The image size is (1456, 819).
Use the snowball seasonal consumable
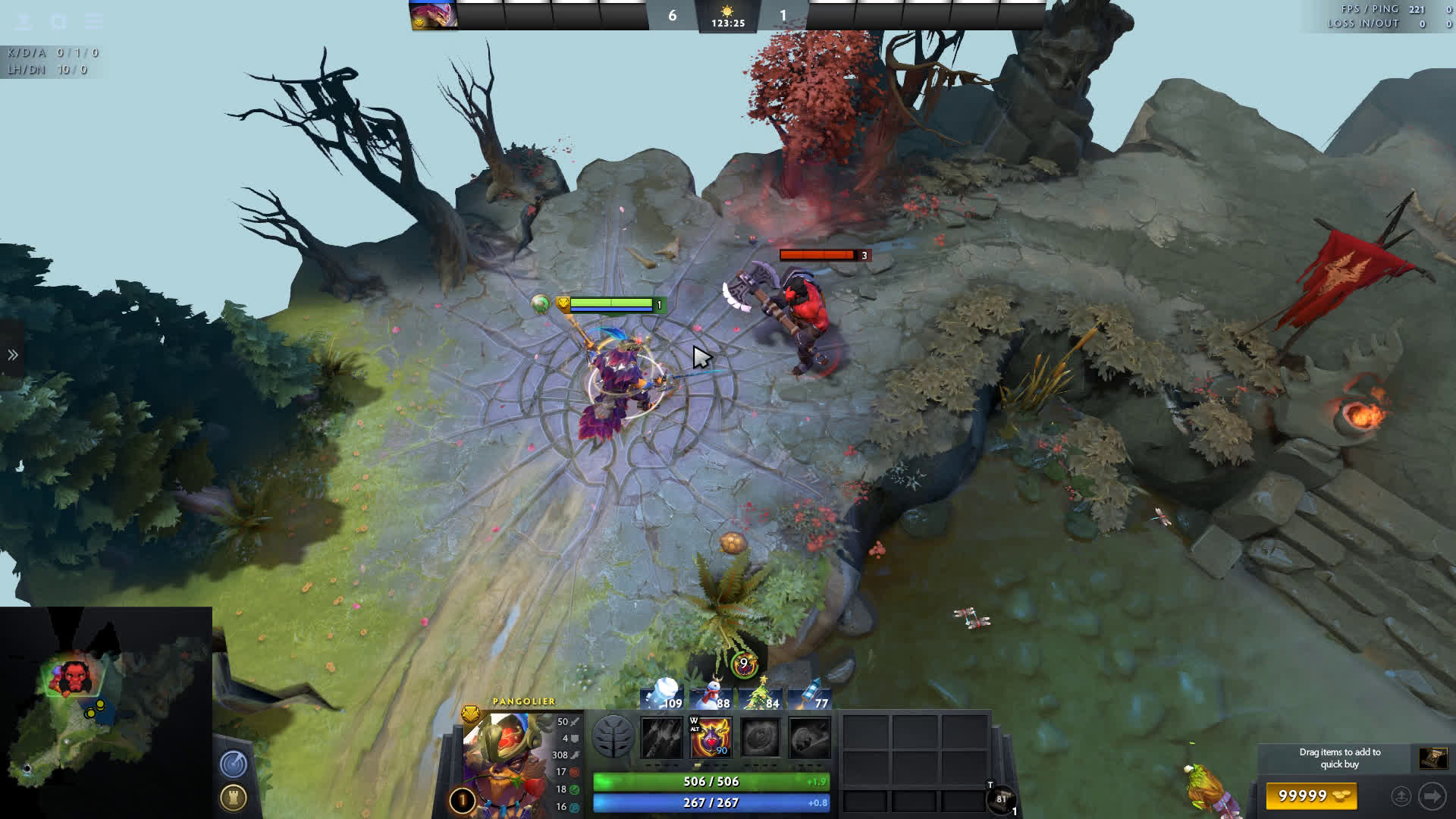(x=662, y=695)
